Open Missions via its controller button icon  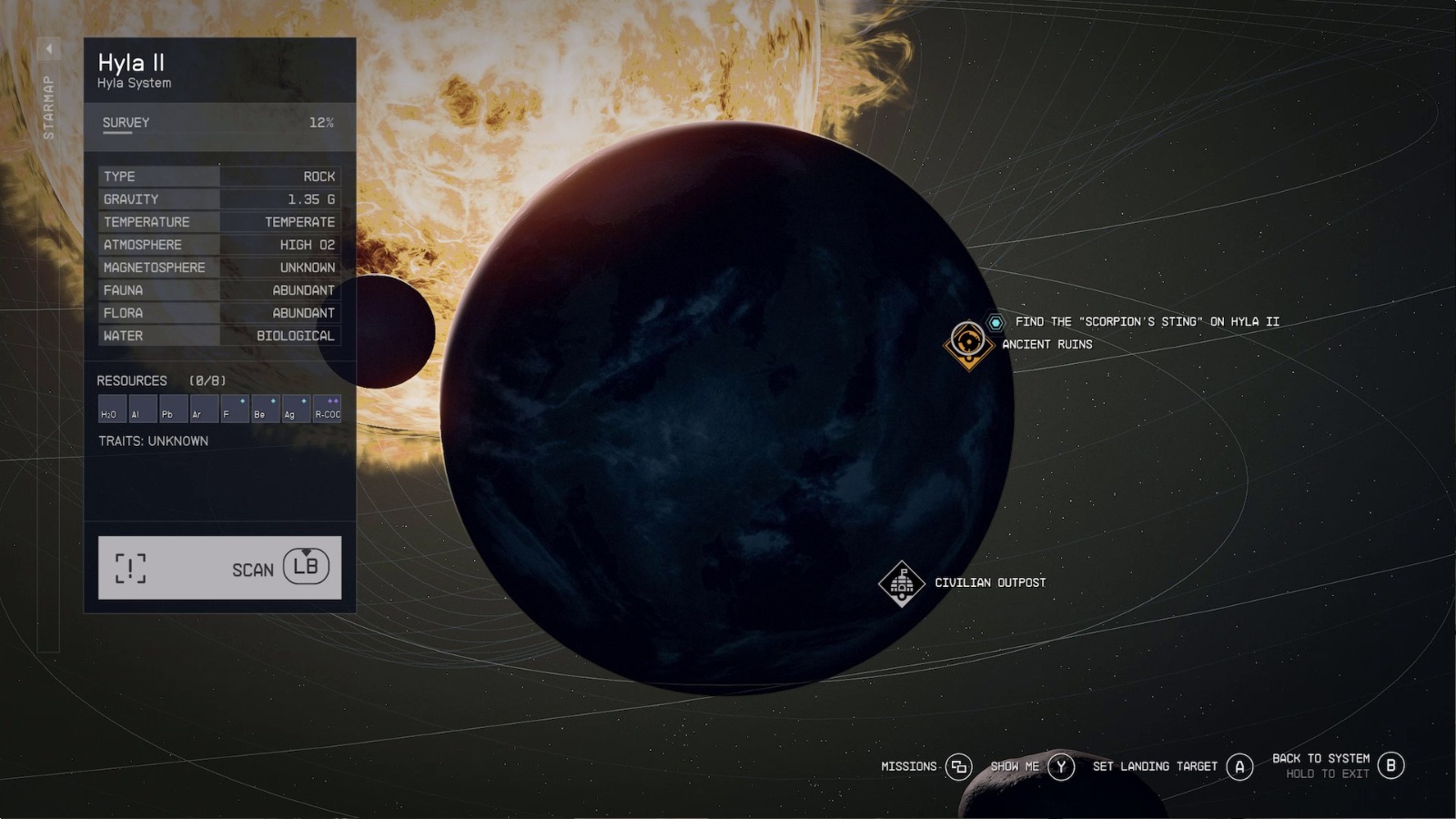click(958, 766)
